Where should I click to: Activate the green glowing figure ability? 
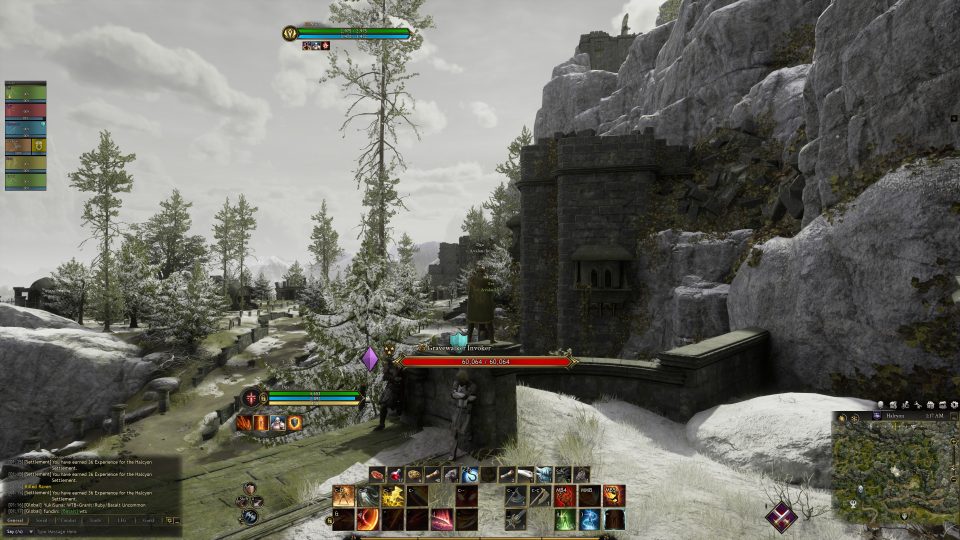click(x=566, y=519)
